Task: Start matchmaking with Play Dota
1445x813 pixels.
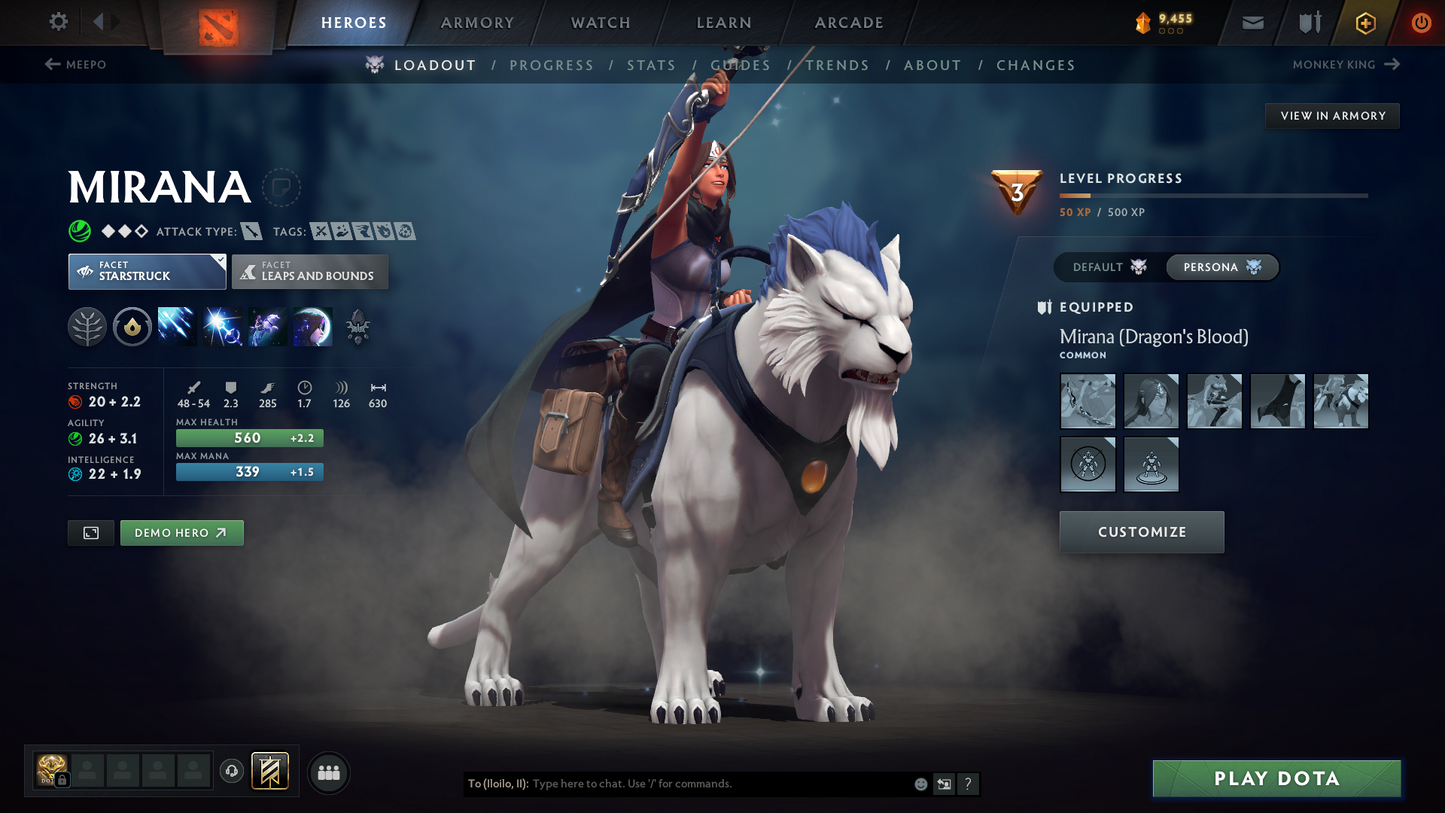Action: click(x=1276, y=778)
